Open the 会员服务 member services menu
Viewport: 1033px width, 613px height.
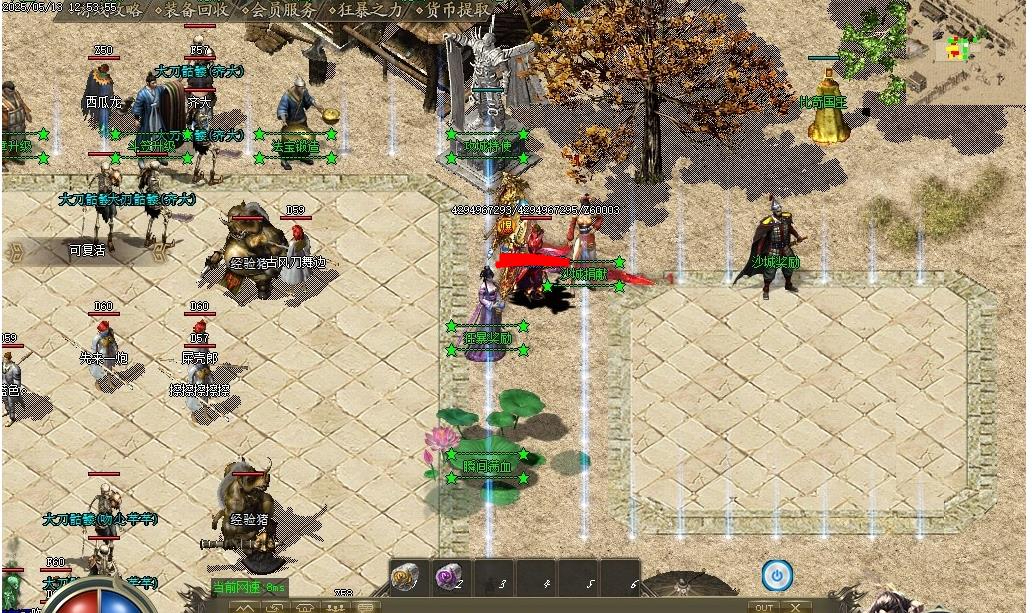coord(282,11)
